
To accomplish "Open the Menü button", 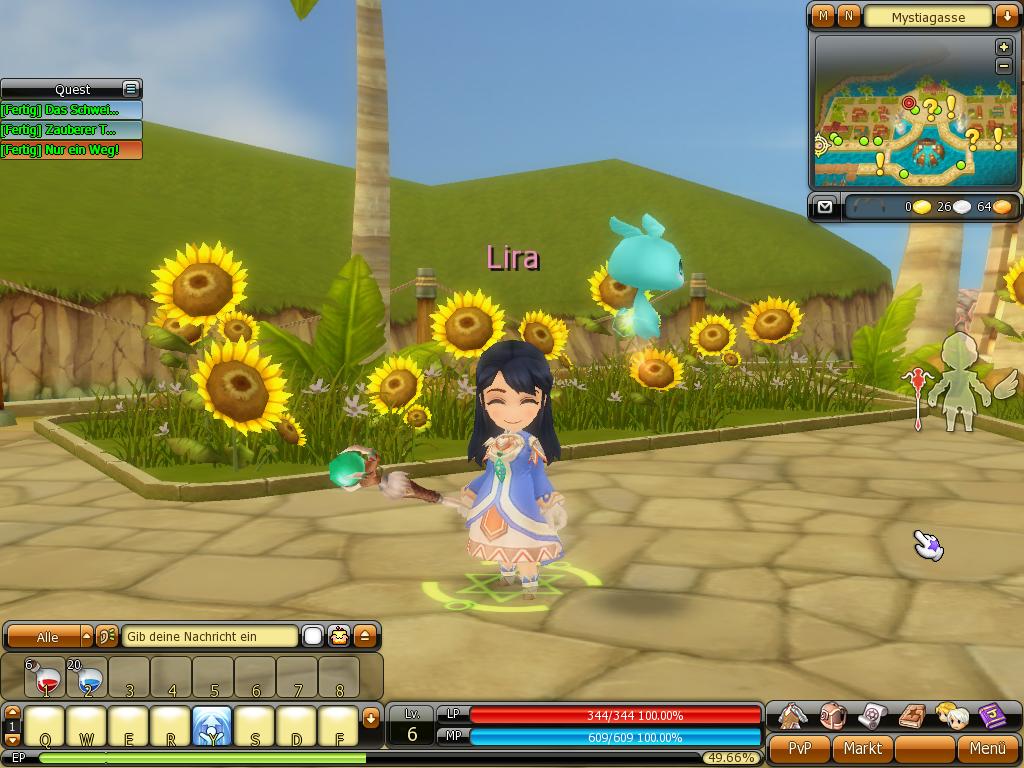I will pyautogui.click(x=987, y=748).
